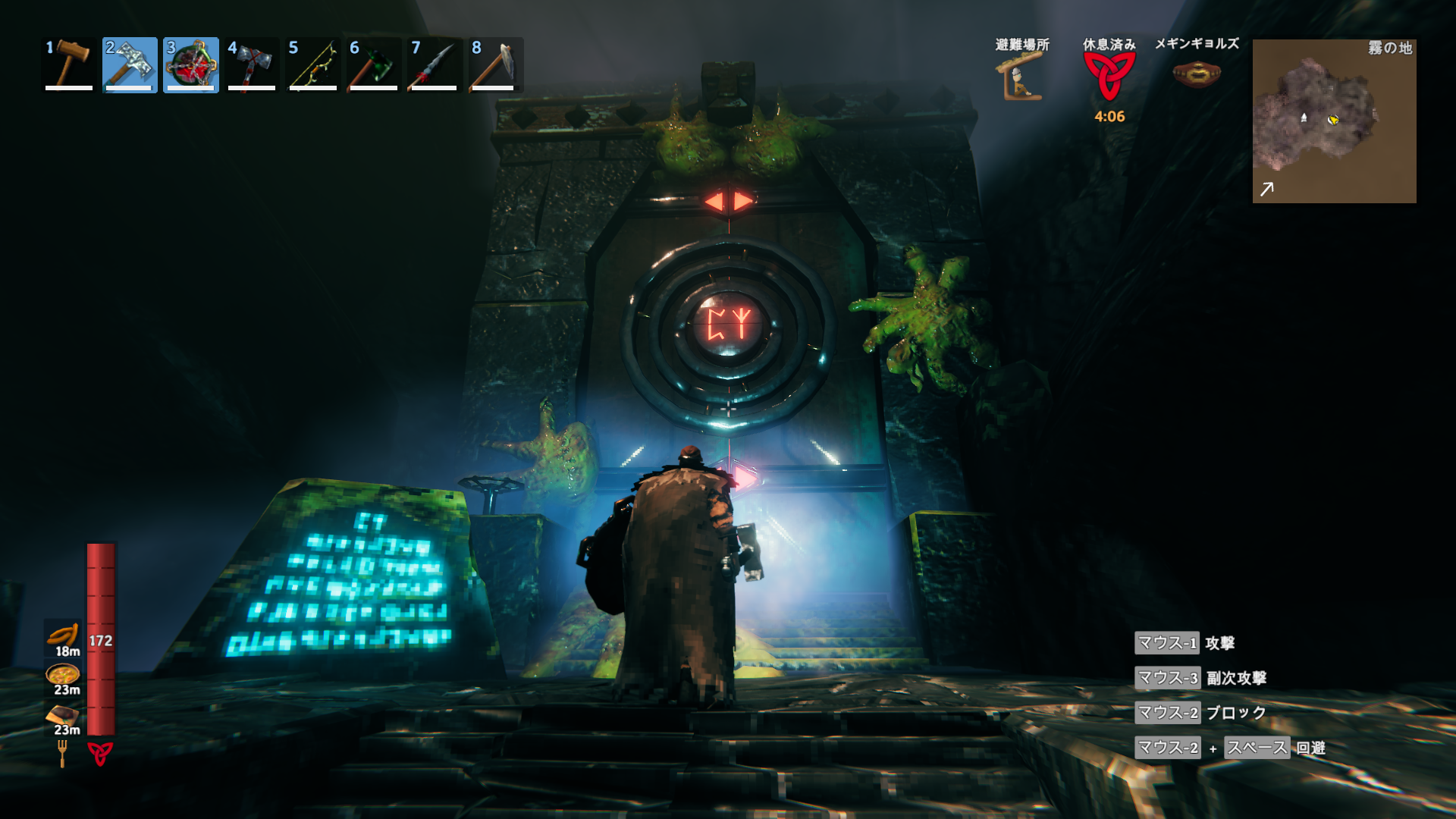Click the sausages food icon
This screenshot has height=819, width=1456.
(x=64, y=634)
